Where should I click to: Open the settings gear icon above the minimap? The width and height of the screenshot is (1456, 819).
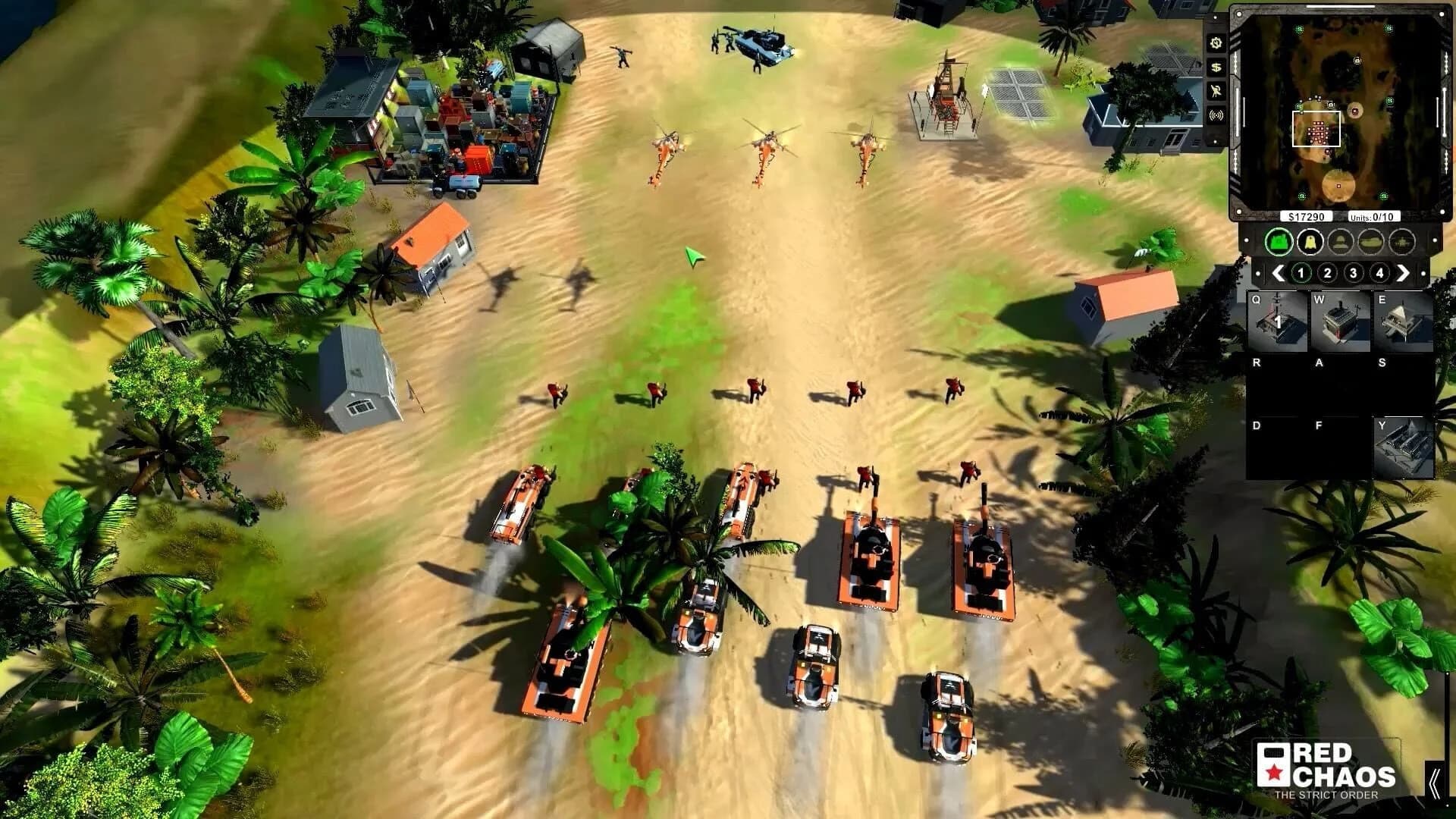pos(1215,44)
